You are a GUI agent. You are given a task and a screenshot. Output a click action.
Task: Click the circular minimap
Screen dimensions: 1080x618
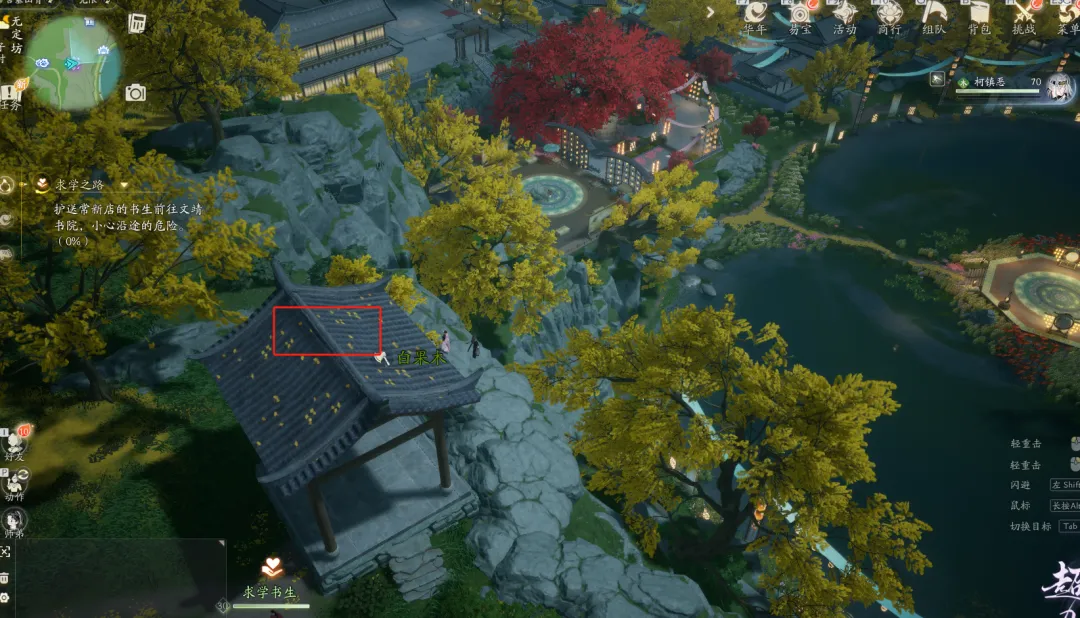click(72, 62)
